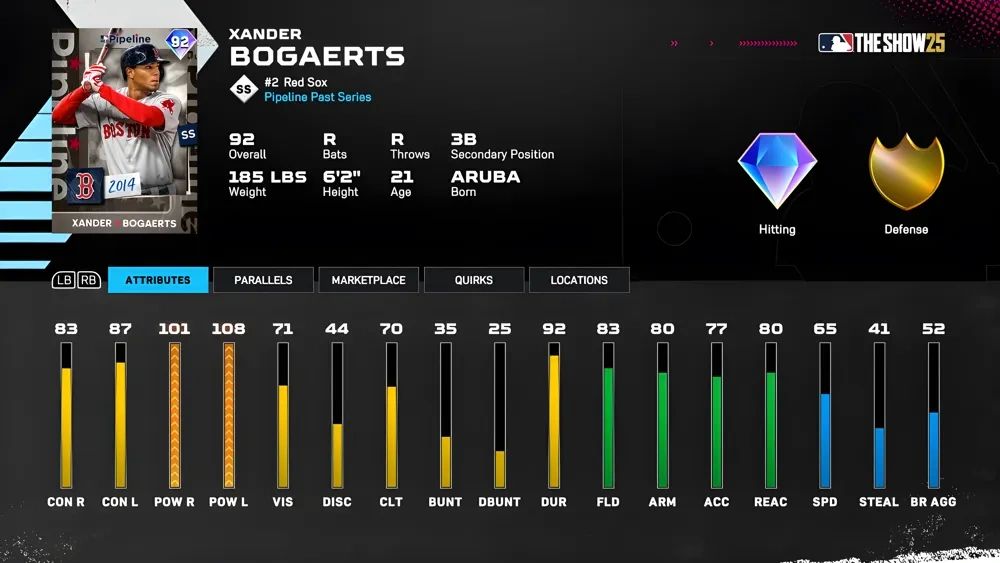Open the Parallels tab

[263, 280]
